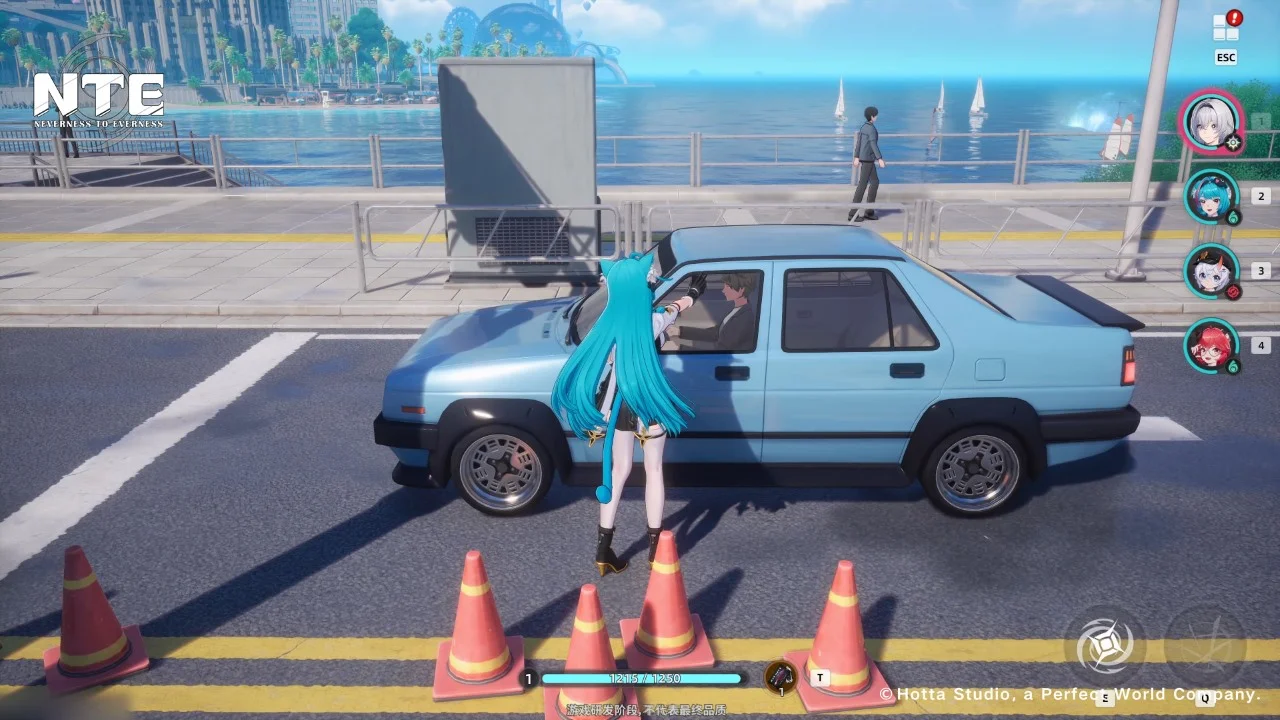Switch to party member 3 with horned hood
Image resolution: width=1280 pixels, height=720 pixels.
click(x=1209, y=271)
